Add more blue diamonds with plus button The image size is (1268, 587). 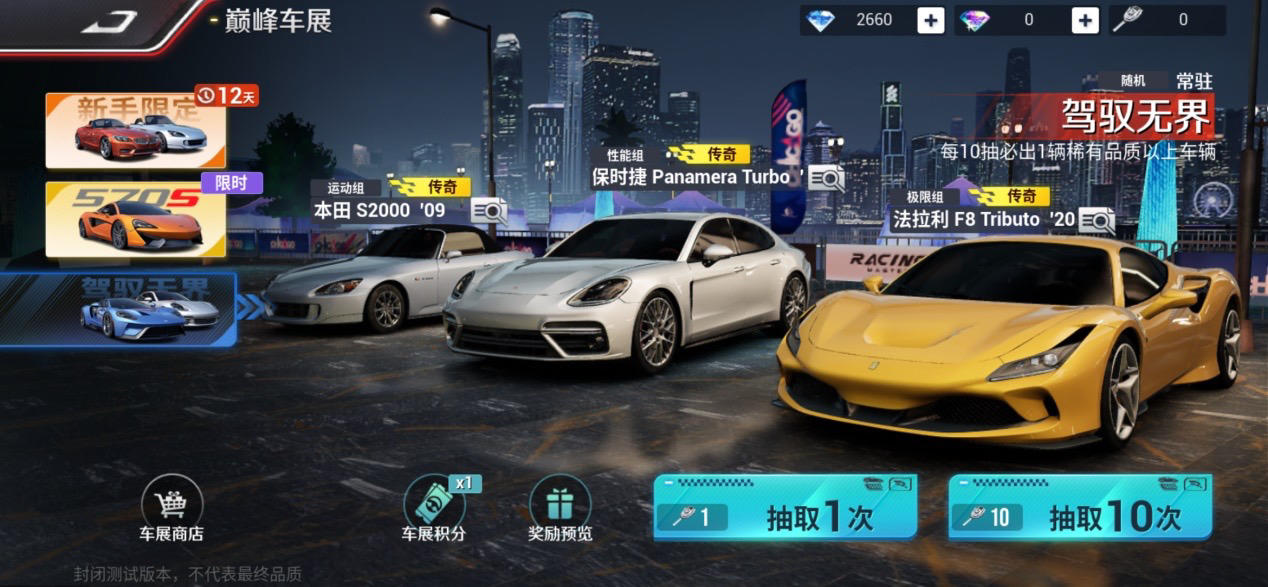click(x=930, y=20)
